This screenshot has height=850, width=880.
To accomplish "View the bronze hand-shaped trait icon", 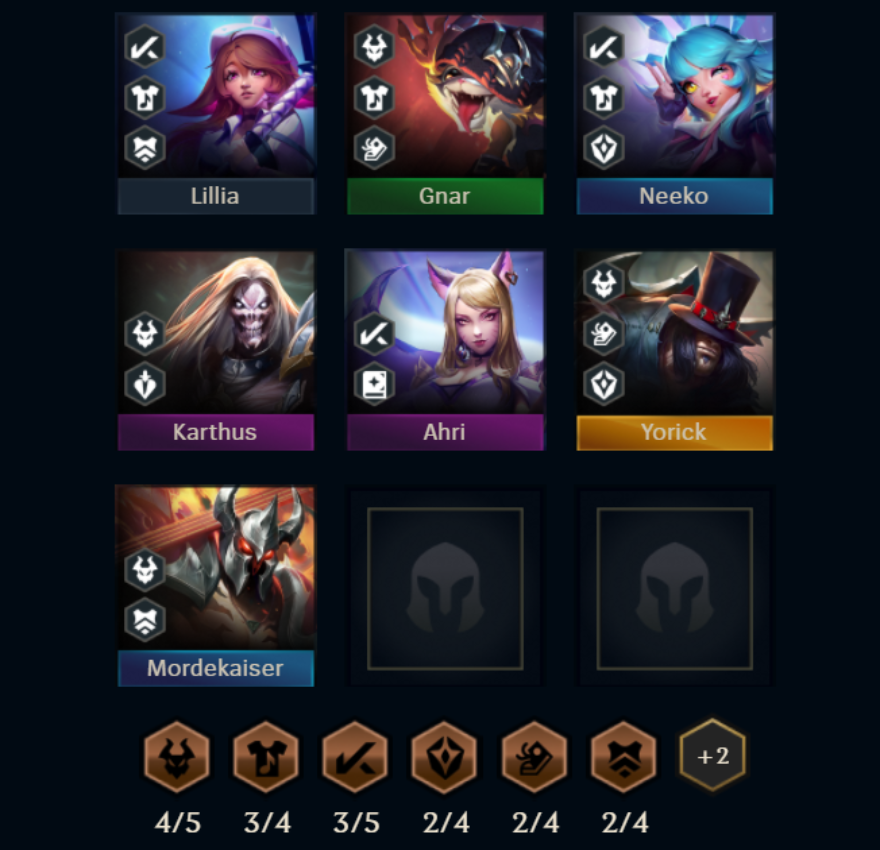I will click(534, 757).
